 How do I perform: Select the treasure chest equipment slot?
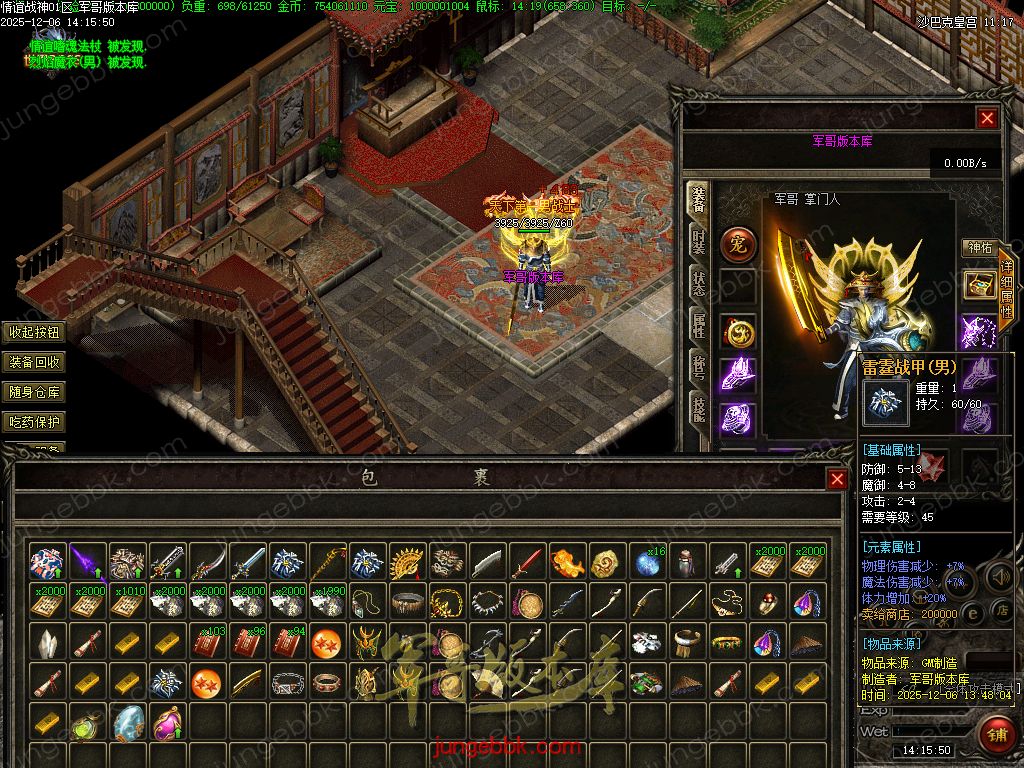click(x=979, y=285)
